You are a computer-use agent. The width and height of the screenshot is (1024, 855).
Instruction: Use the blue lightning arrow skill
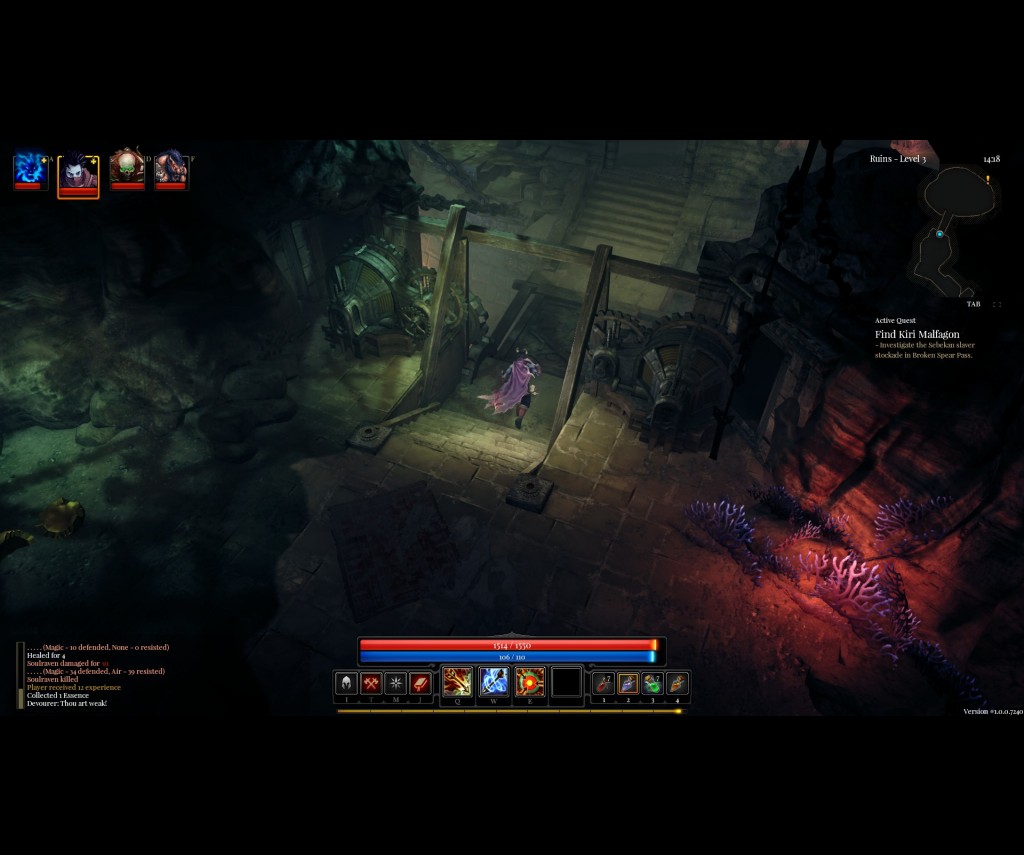pos(494,682)
